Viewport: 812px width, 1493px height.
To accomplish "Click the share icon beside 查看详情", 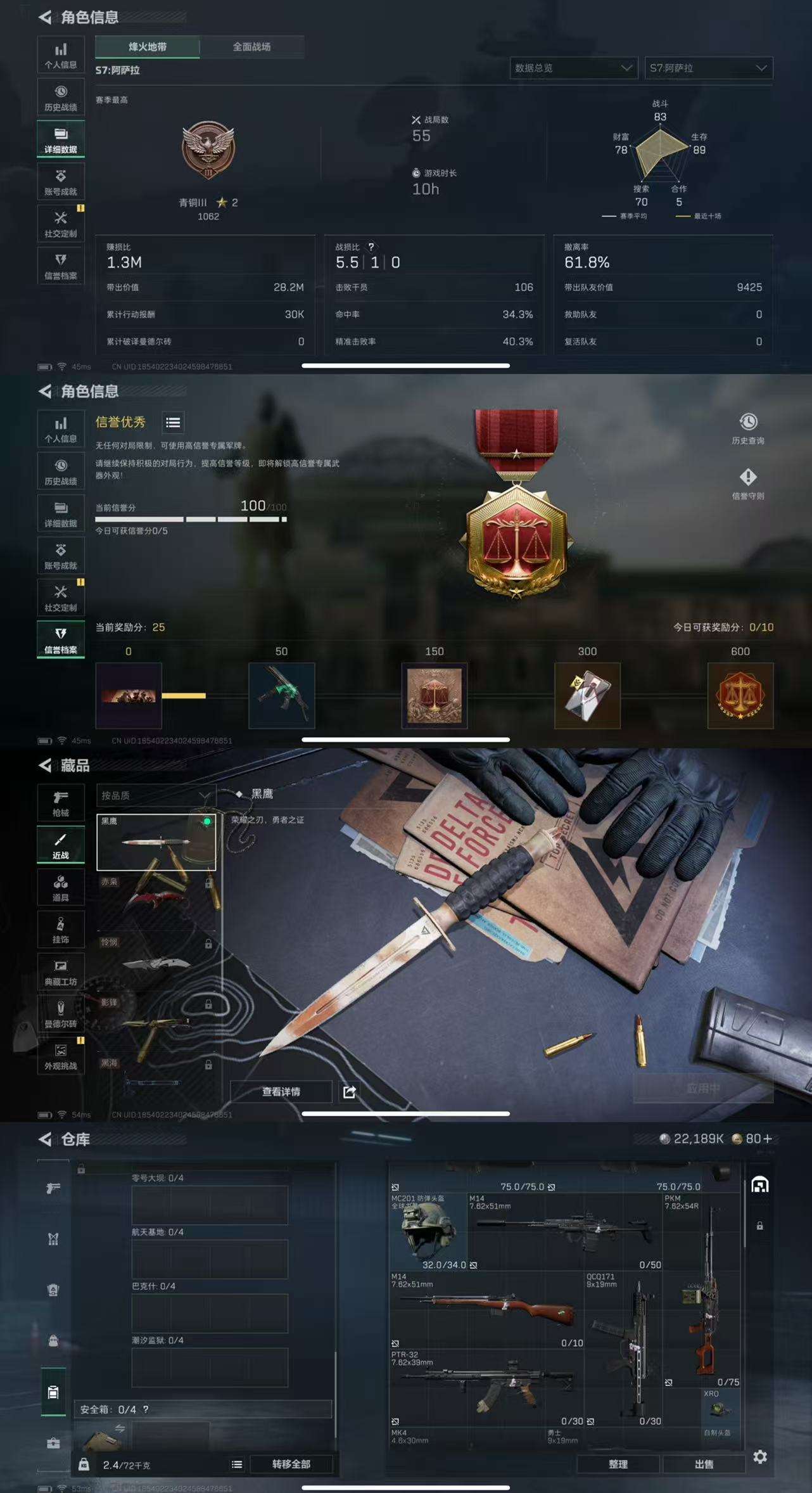I will click(x=349, y=1091).
